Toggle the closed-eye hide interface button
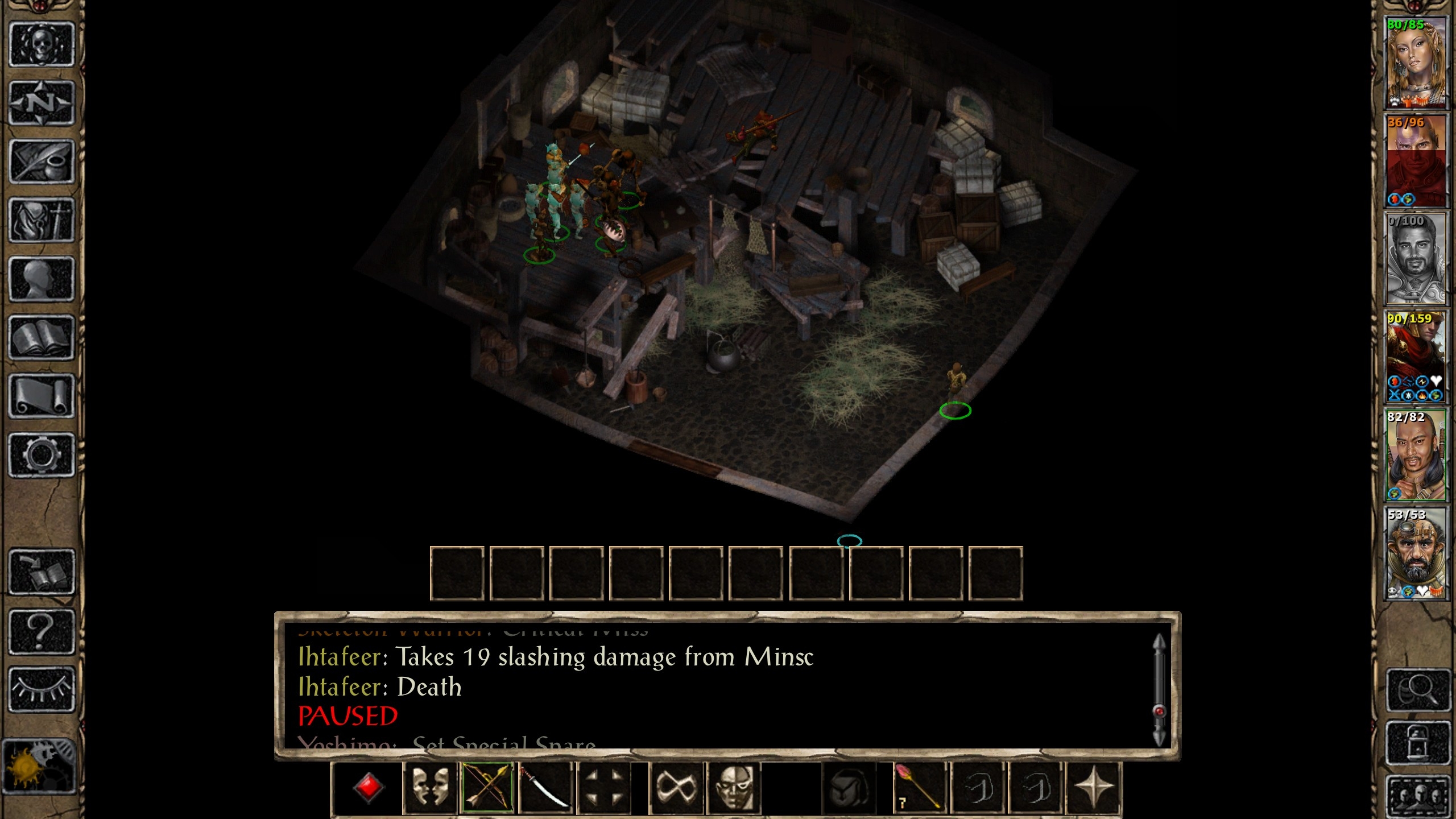 pyautogui.click(x=42, y=689)
